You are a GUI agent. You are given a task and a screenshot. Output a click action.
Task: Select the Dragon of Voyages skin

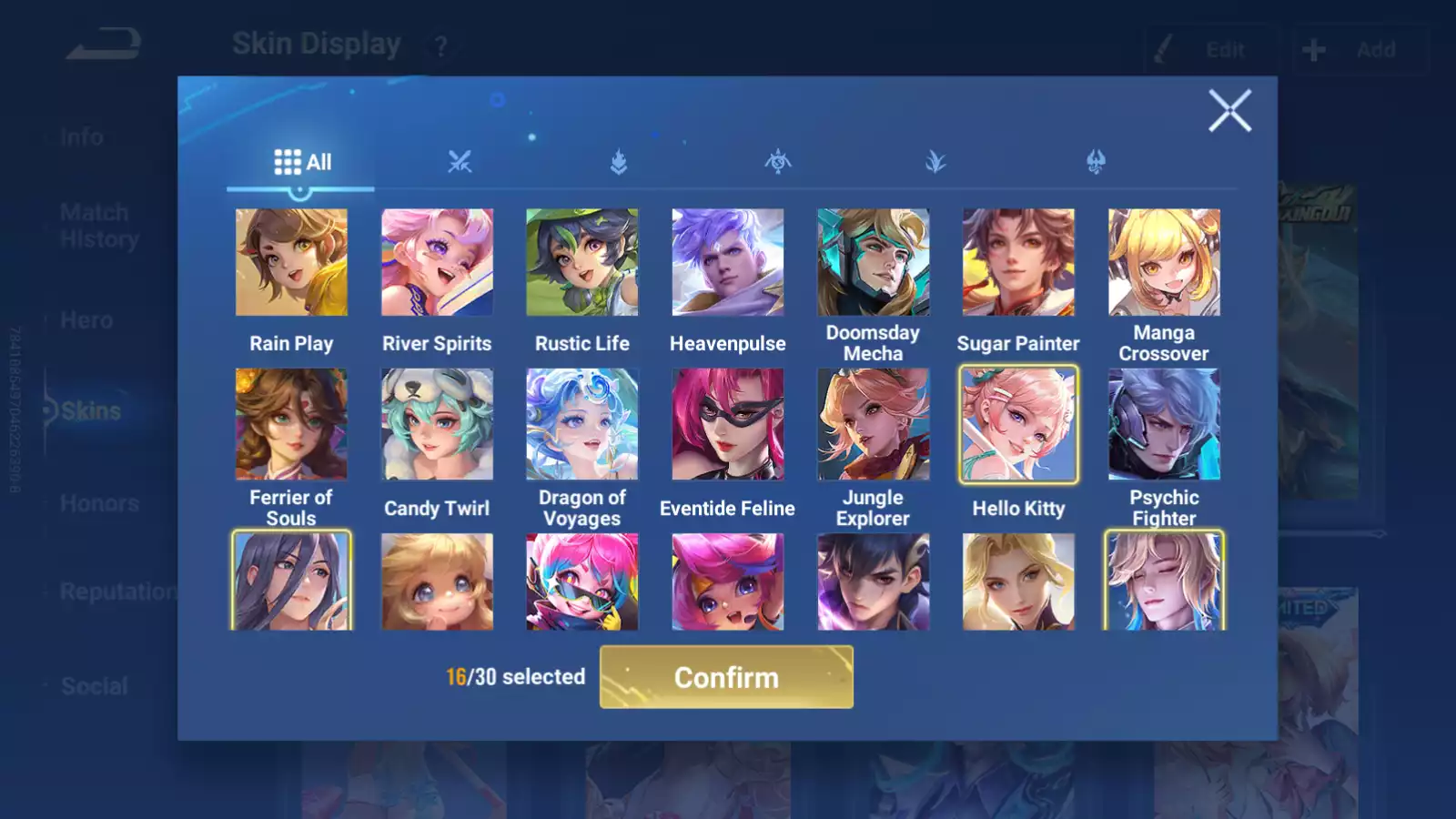582,424
